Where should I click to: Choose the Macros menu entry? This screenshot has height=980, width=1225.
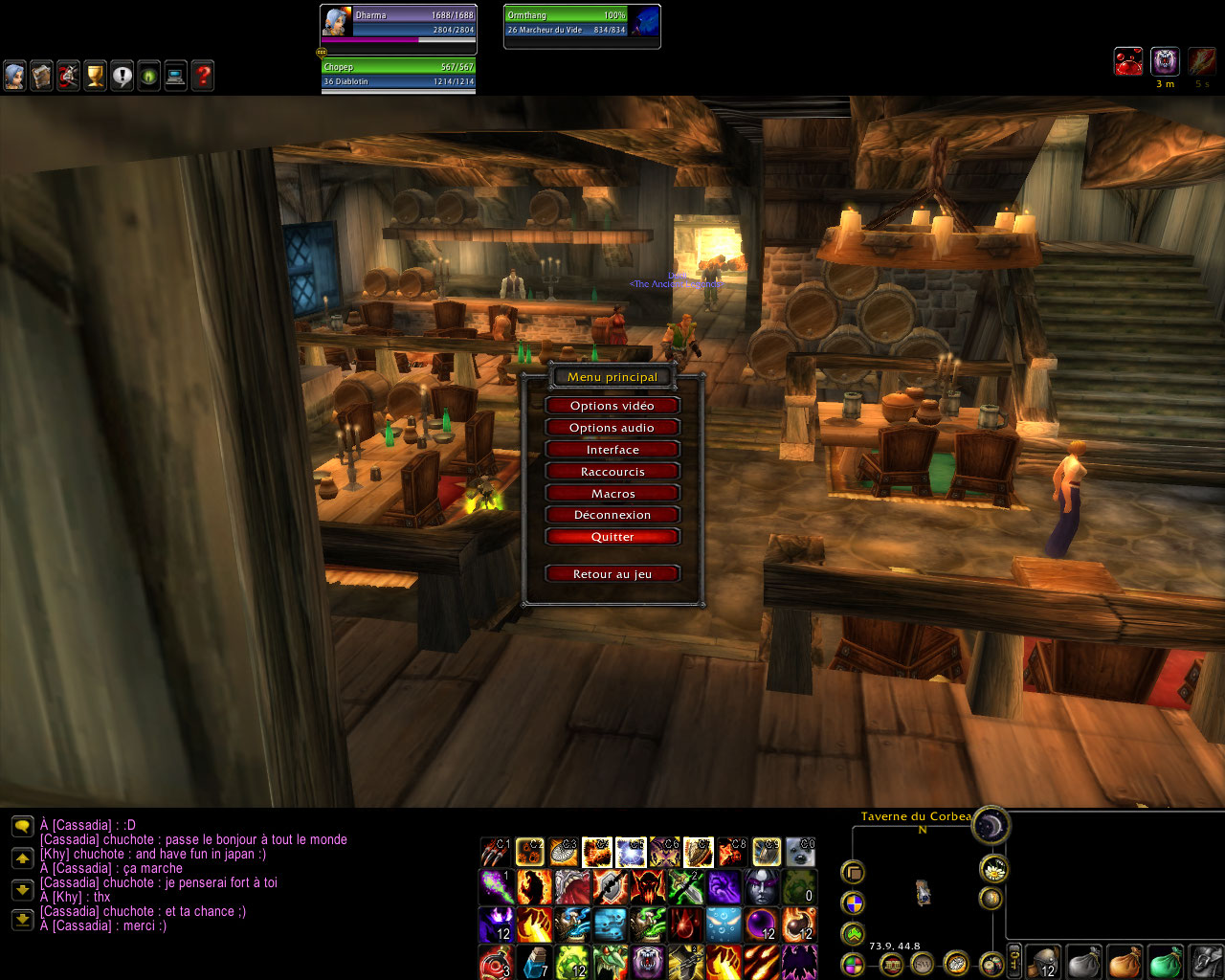pyautogui.click(x=612, y=494)
